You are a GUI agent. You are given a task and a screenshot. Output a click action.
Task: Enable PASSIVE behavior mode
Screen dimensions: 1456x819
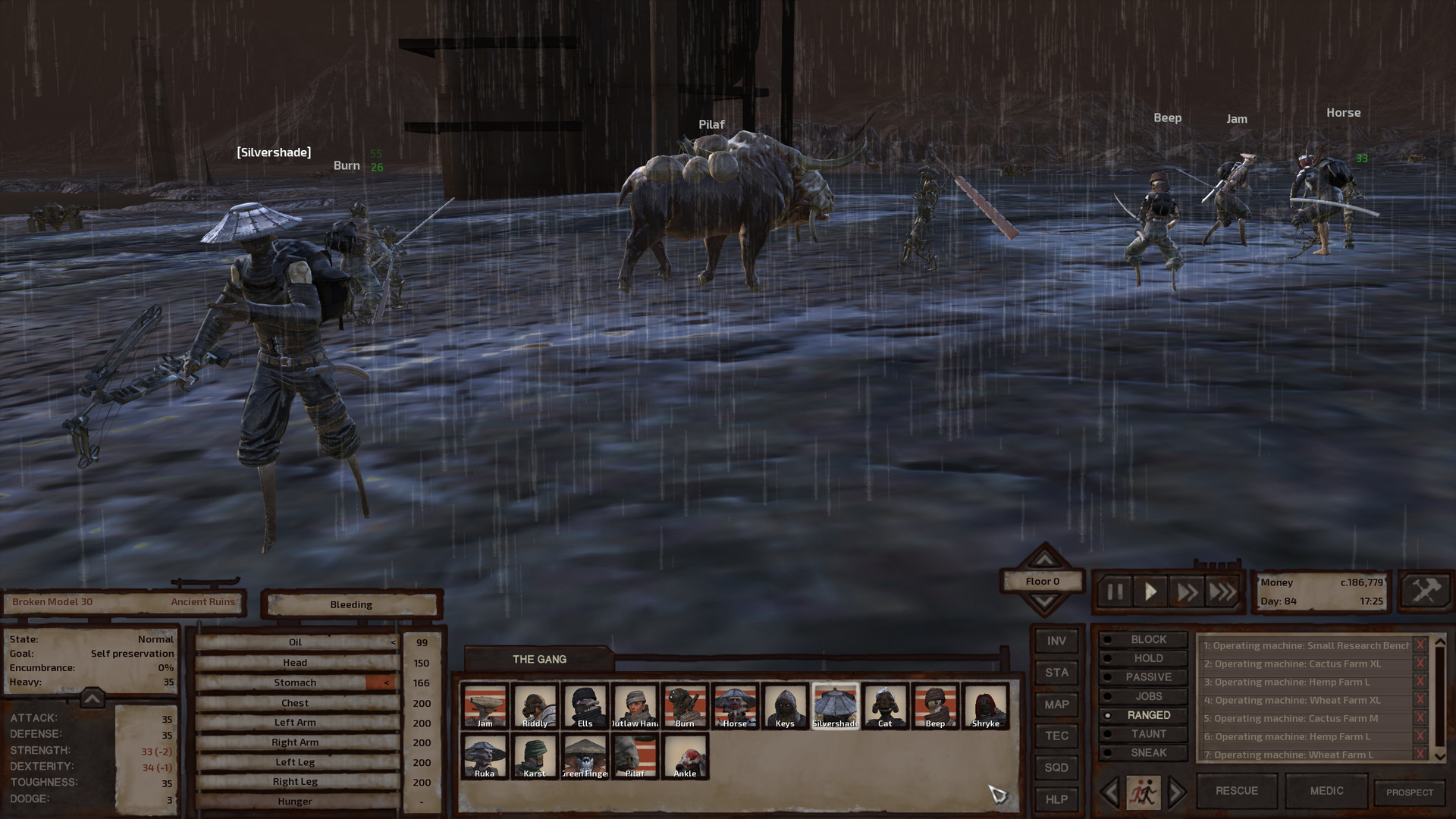1144,676
